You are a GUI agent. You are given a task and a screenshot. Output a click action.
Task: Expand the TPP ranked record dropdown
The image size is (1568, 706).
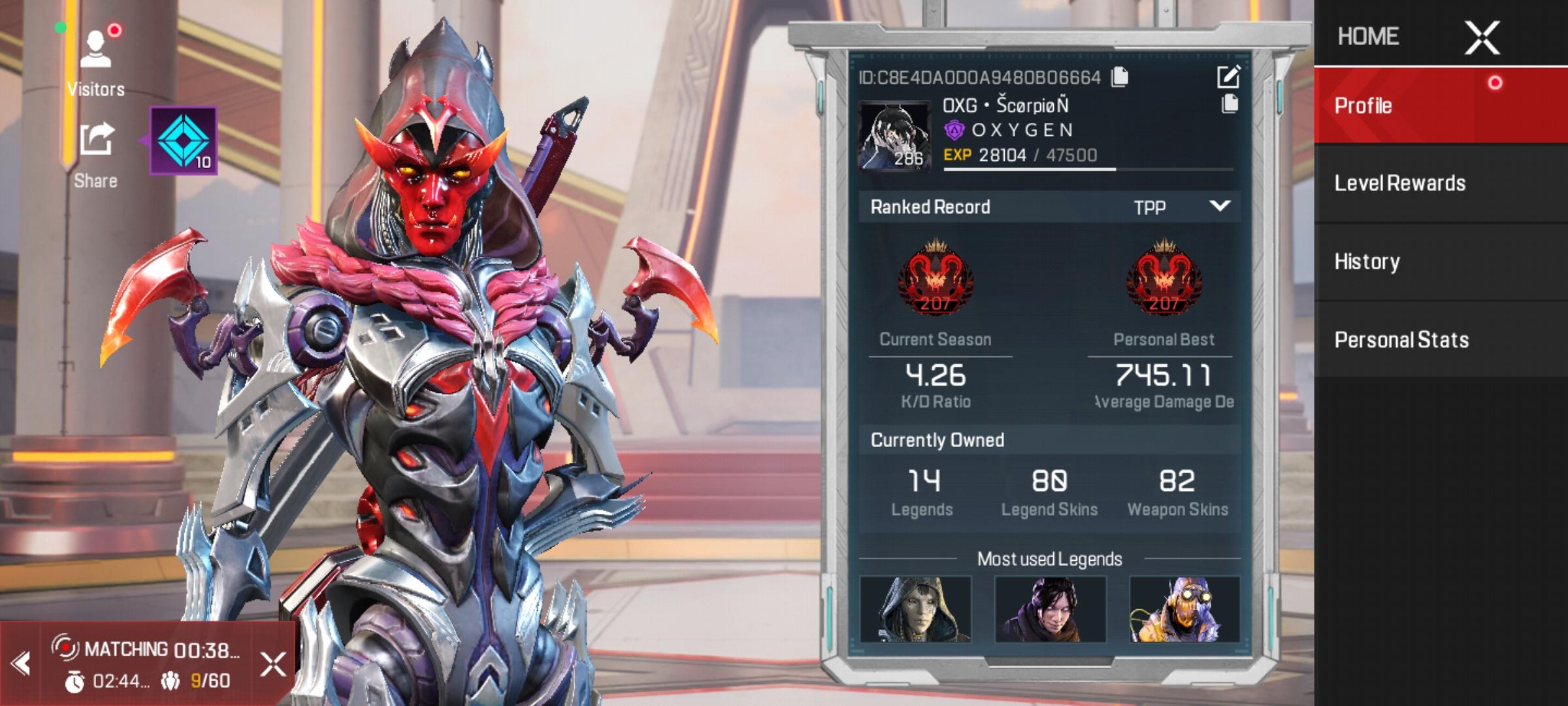click(1219, 207)
